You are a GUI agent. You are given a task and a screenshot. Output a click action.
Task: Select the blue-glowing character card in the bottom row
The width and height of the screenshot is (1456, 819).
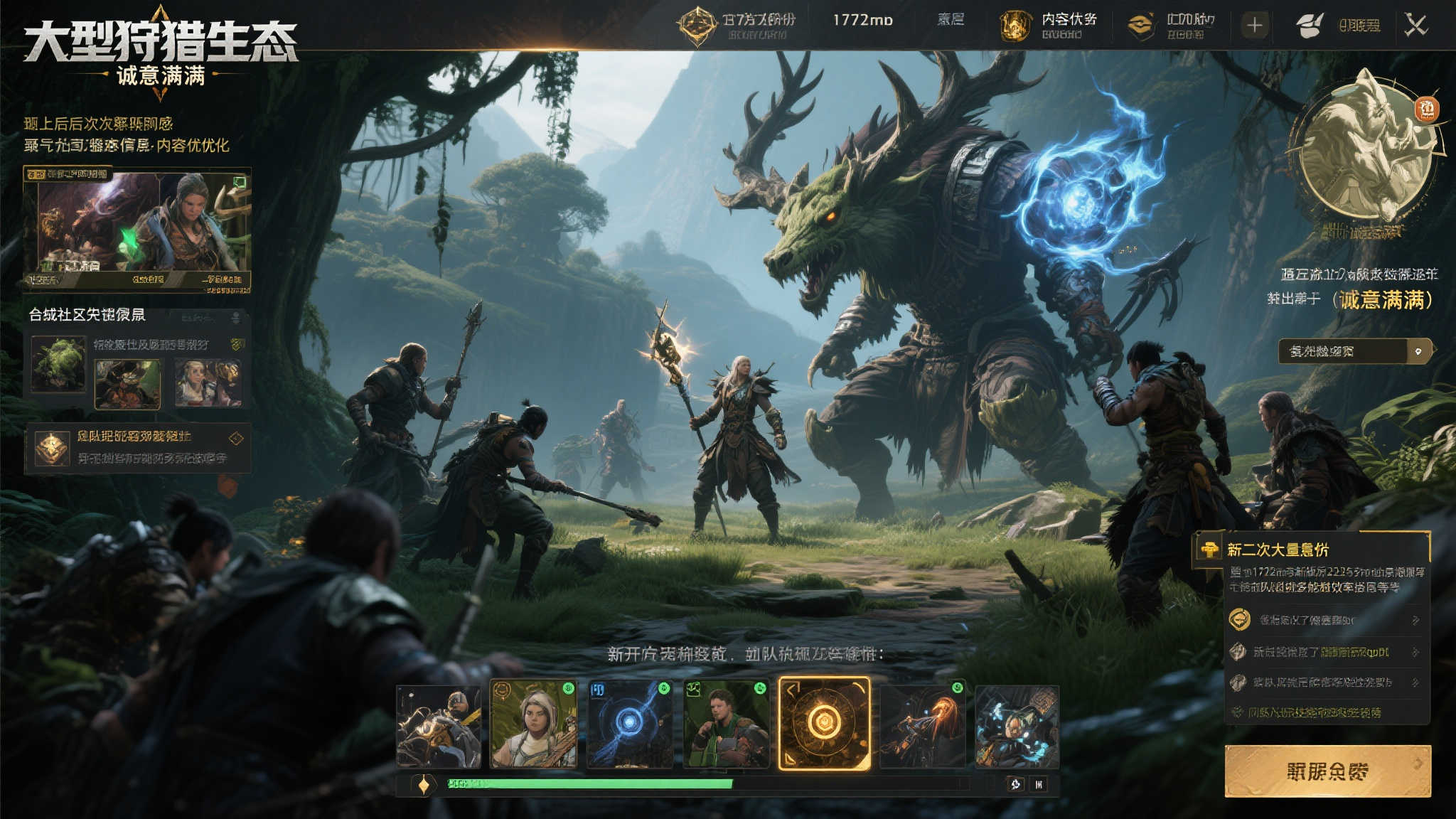[x=1017, y=727]
